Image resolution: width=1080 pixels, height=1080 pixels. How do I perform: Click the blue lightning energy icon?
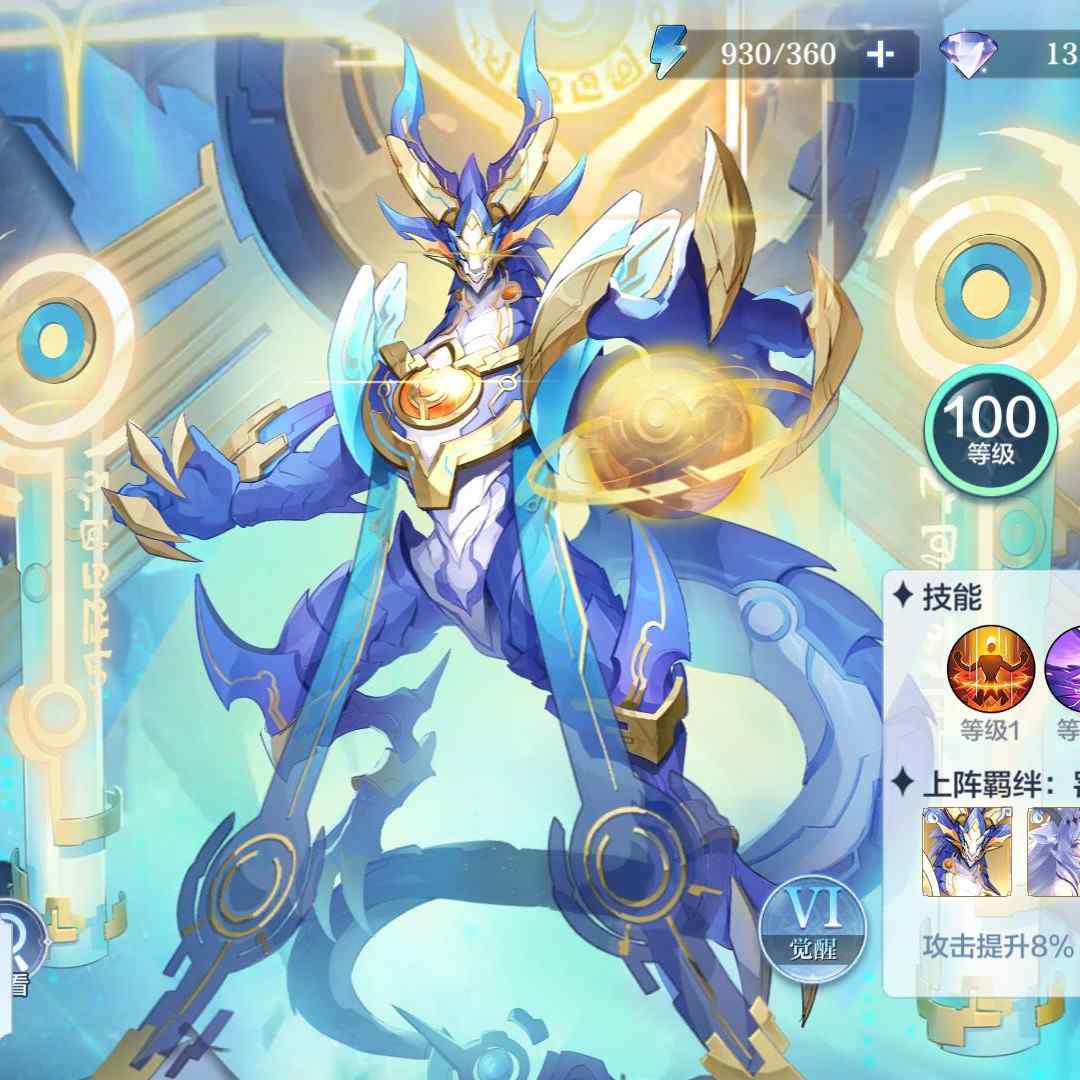click(666, 54)
